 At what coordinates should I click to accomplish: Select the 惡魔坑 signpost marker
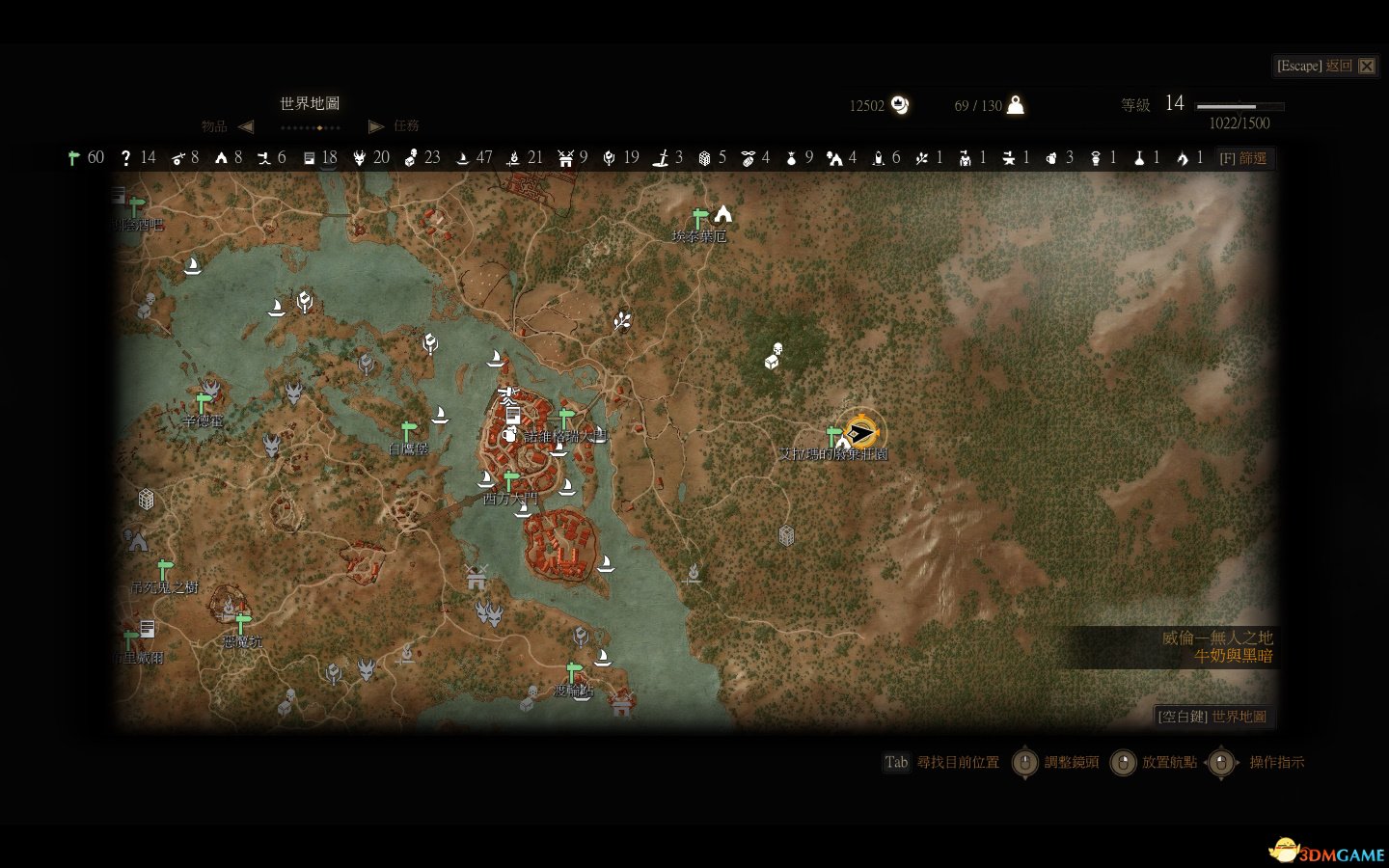point(243,622)
